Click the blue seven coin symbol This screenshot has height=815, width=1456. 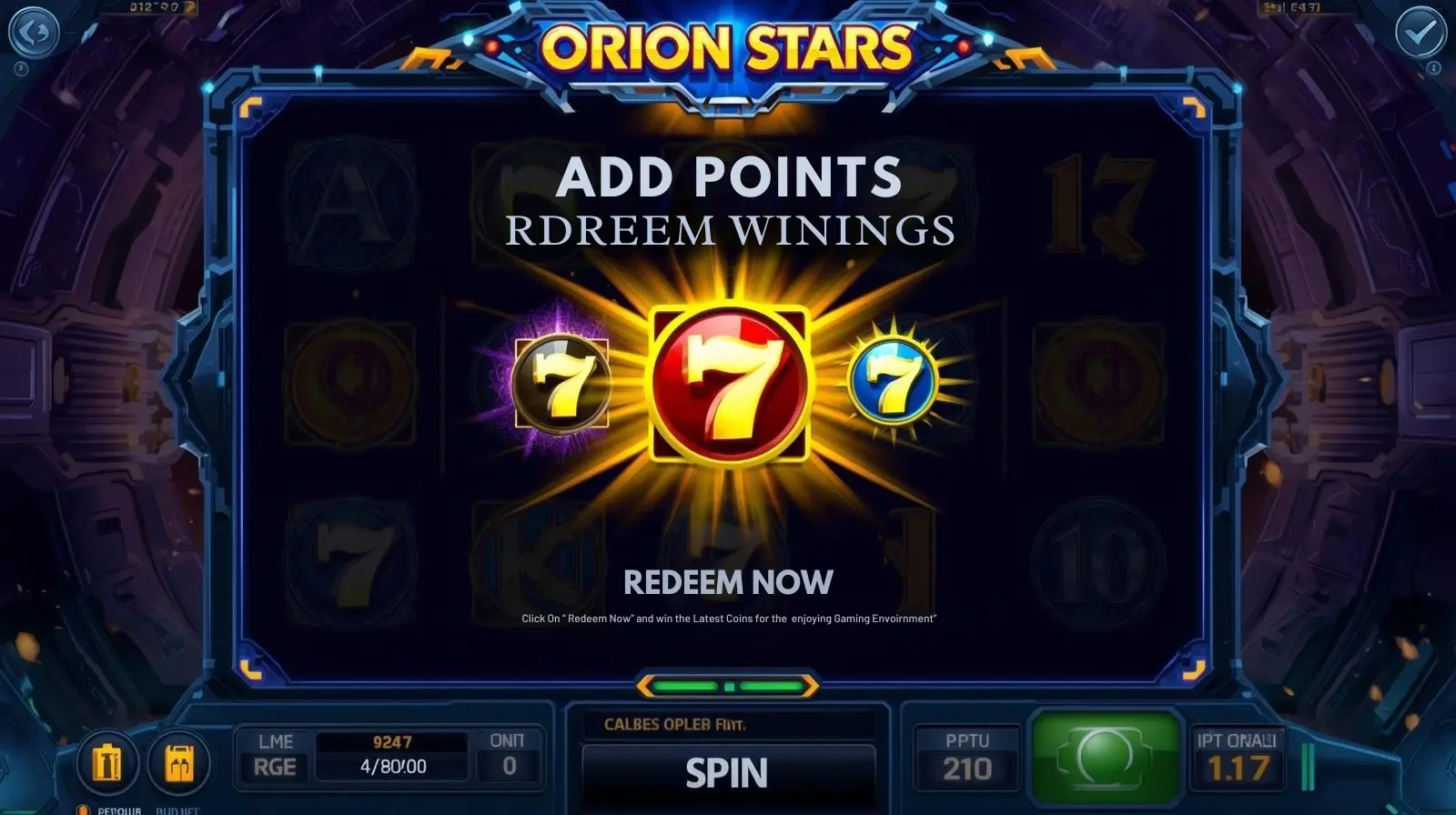(896, 382)
